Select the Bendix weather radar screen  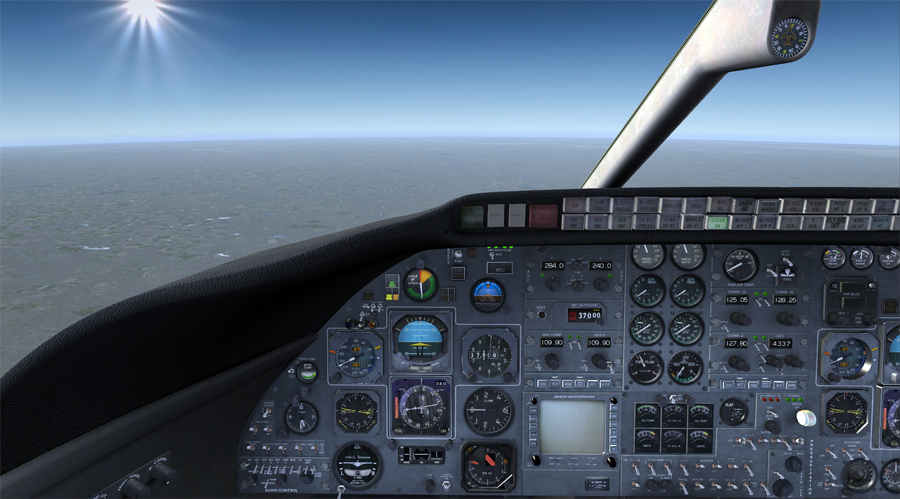click(573, 427)
